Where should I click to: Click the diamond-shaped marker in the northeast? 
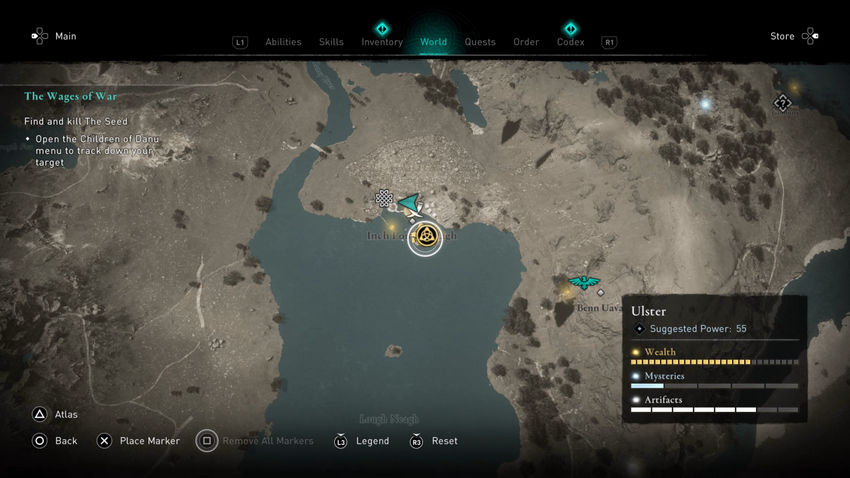point(783,102)
